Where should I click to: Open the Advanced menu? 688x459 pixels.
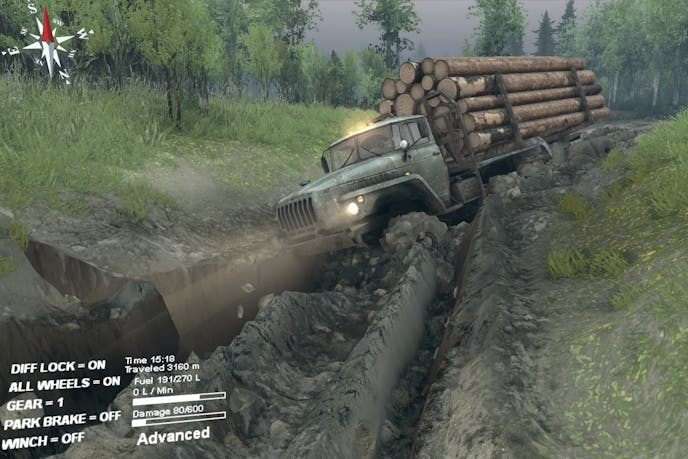tap(173, 435)
